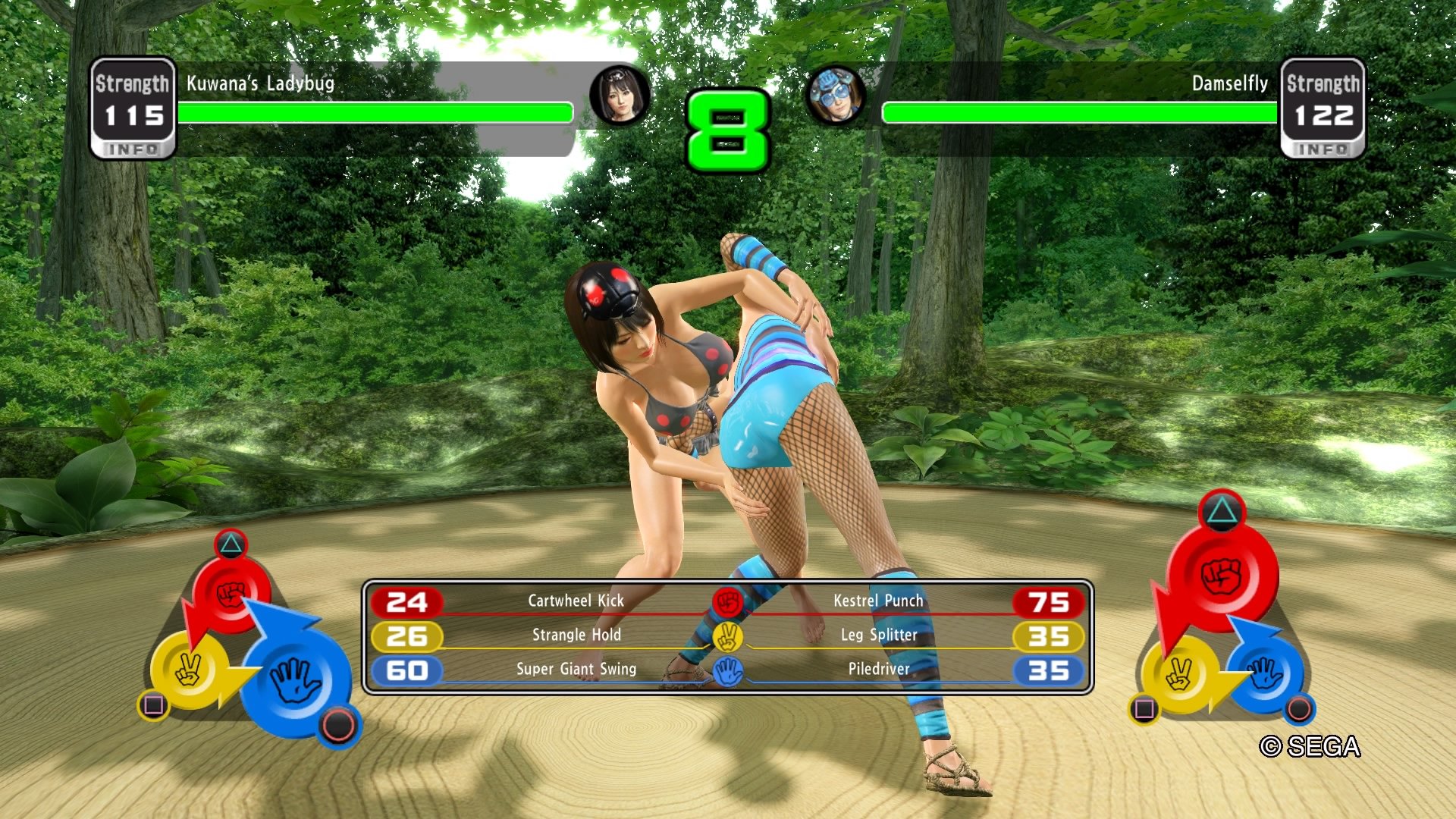Click Damselfly's goggled portrait icon
This screenshot has height=819, width=1456.
click(x=836, y=96)
